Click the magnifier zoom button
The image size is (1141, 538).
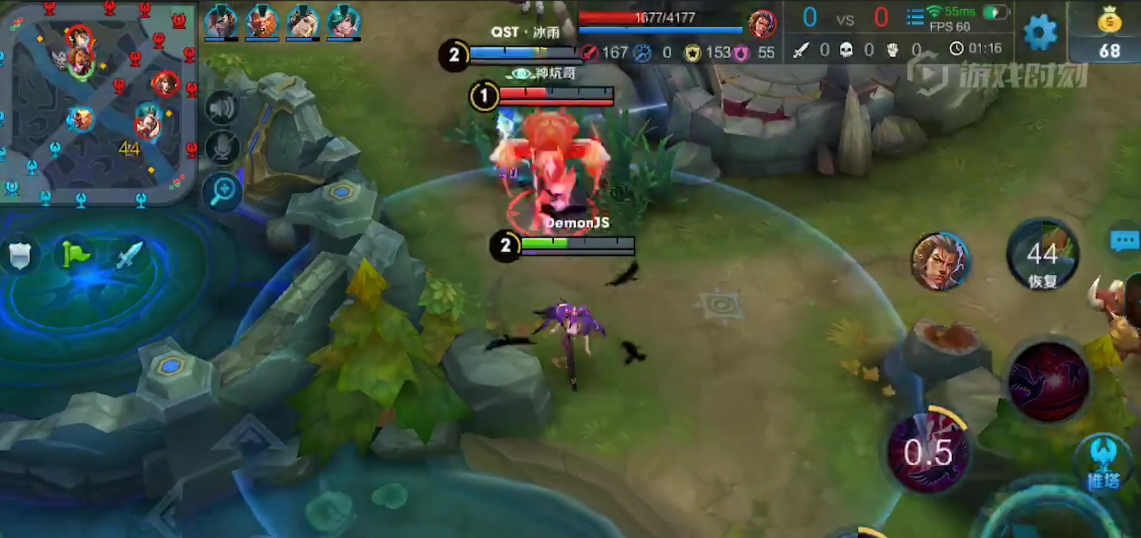(221, 189)
